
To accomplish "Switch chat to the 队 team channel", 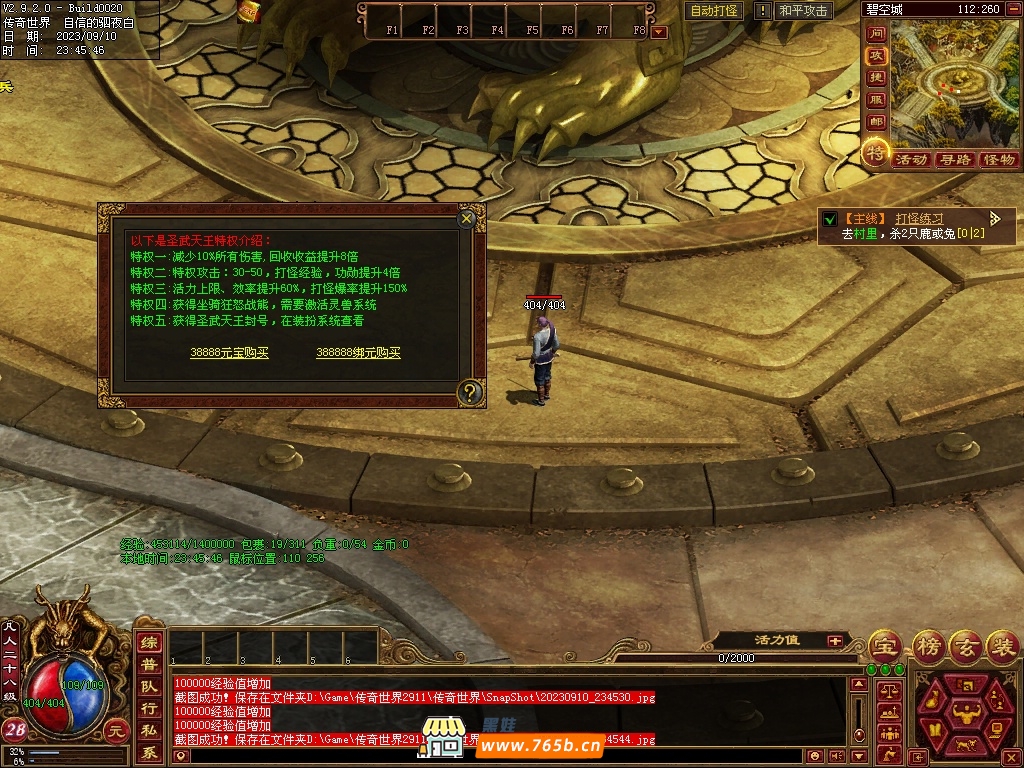I will click(x=149, y=687).
